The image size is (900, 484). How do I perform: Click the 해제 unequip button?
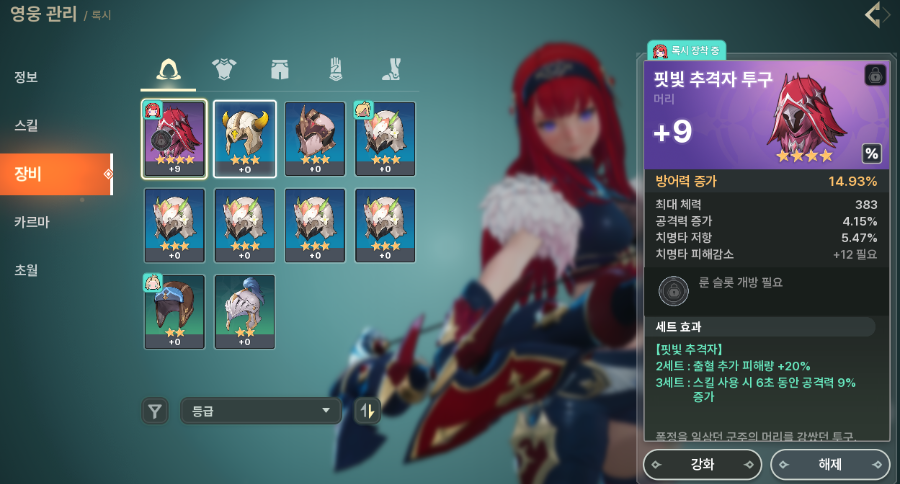830,464
